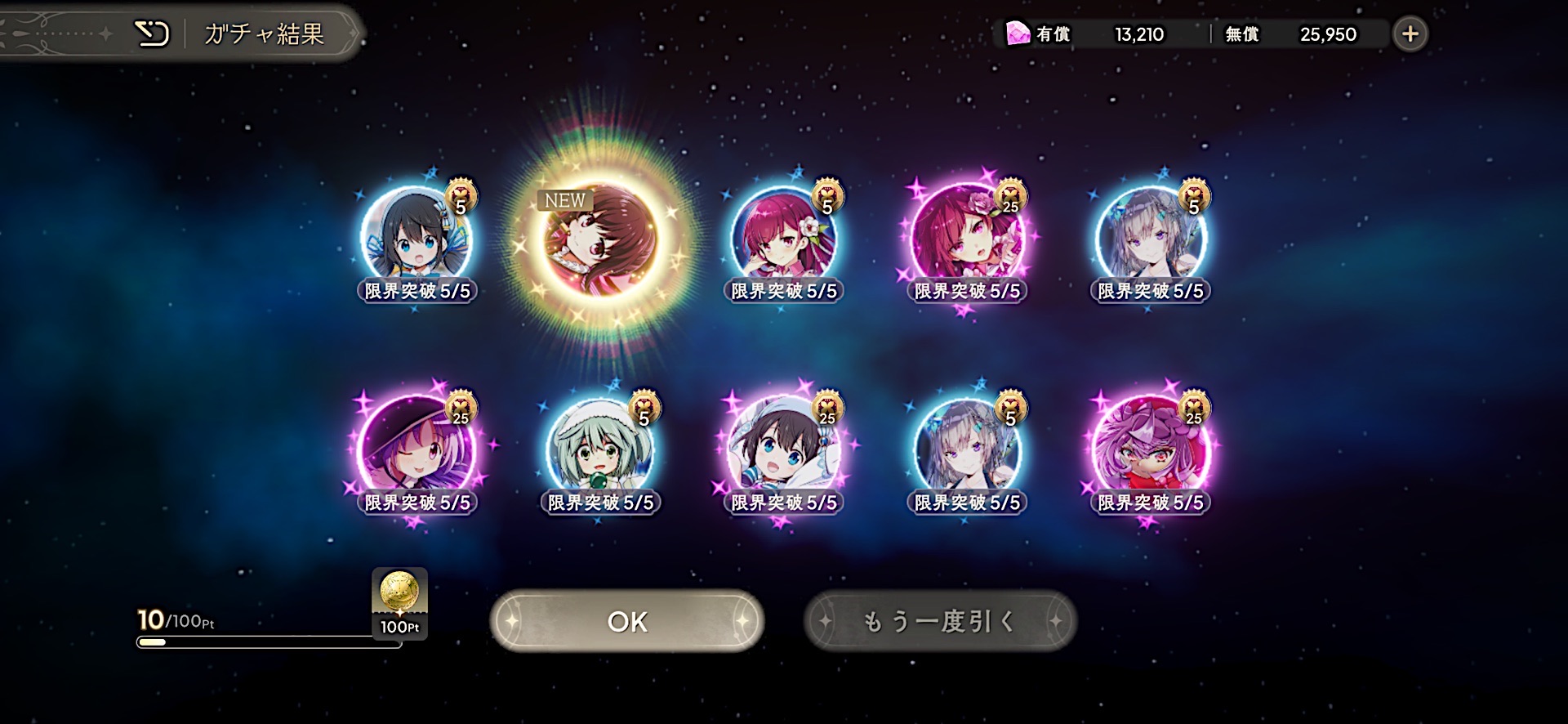The image size is (1568, 724).
Task: Select the red-haired girl with pink sparkles
Action: point(967,237)
